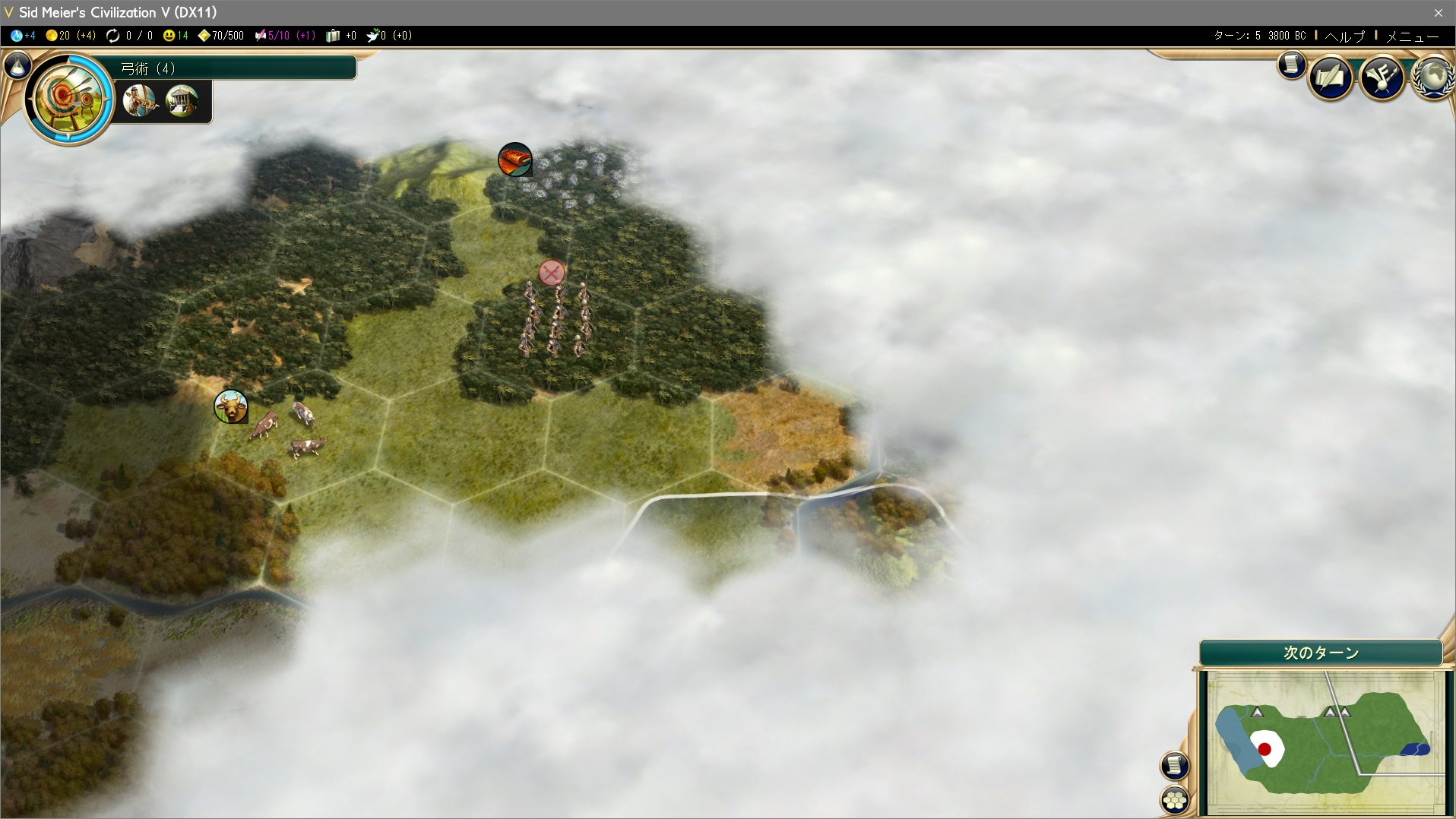Screen dimensions: 1456x819
Task: Open the scroll icon left of minimap
Action: [x=1175, y=765]
